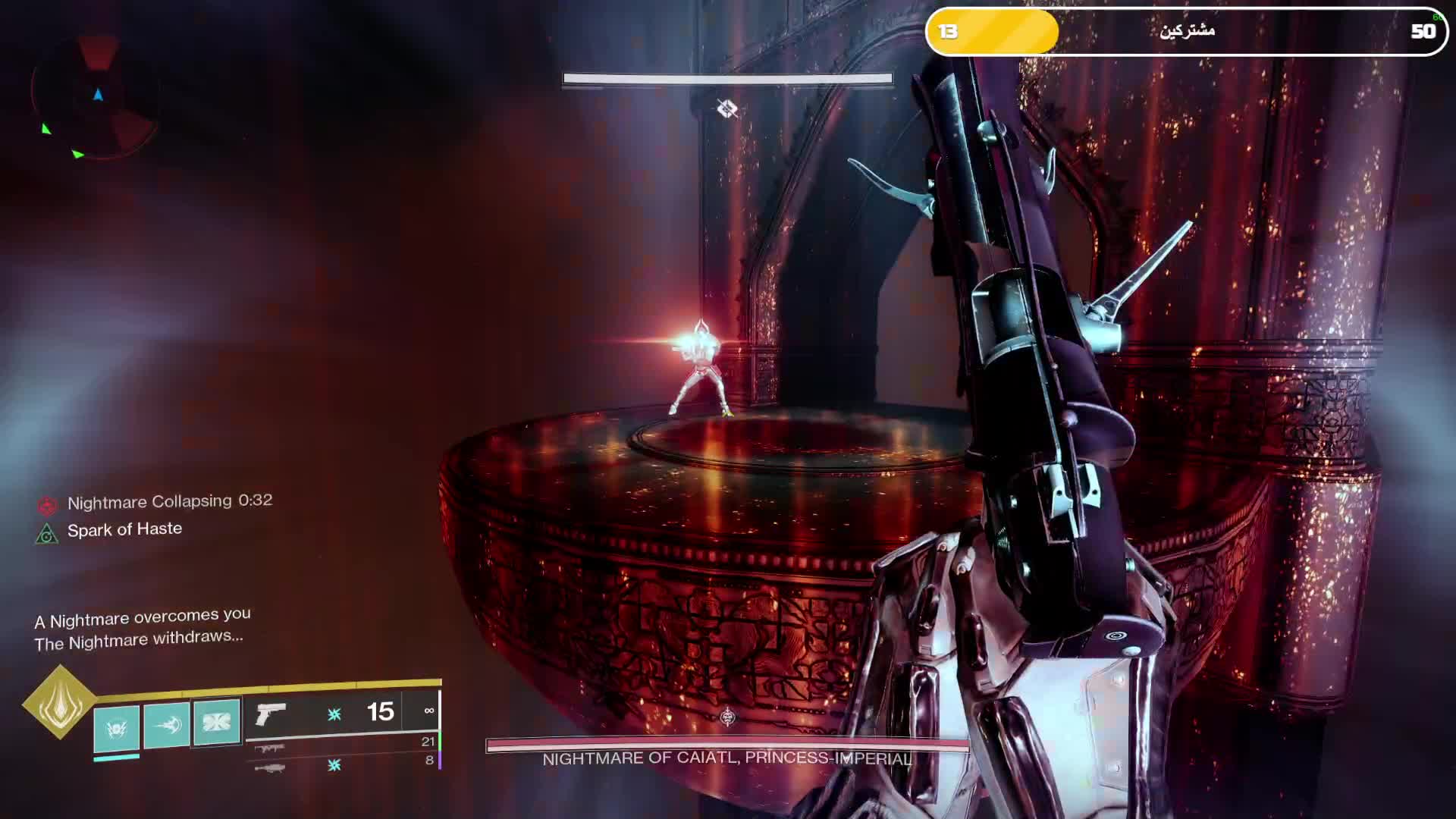Image resolution: width=1456 pixels, height=819 pixels.
Task: Inspect the Spark of Haste buff icon
Action: [47, 534]
